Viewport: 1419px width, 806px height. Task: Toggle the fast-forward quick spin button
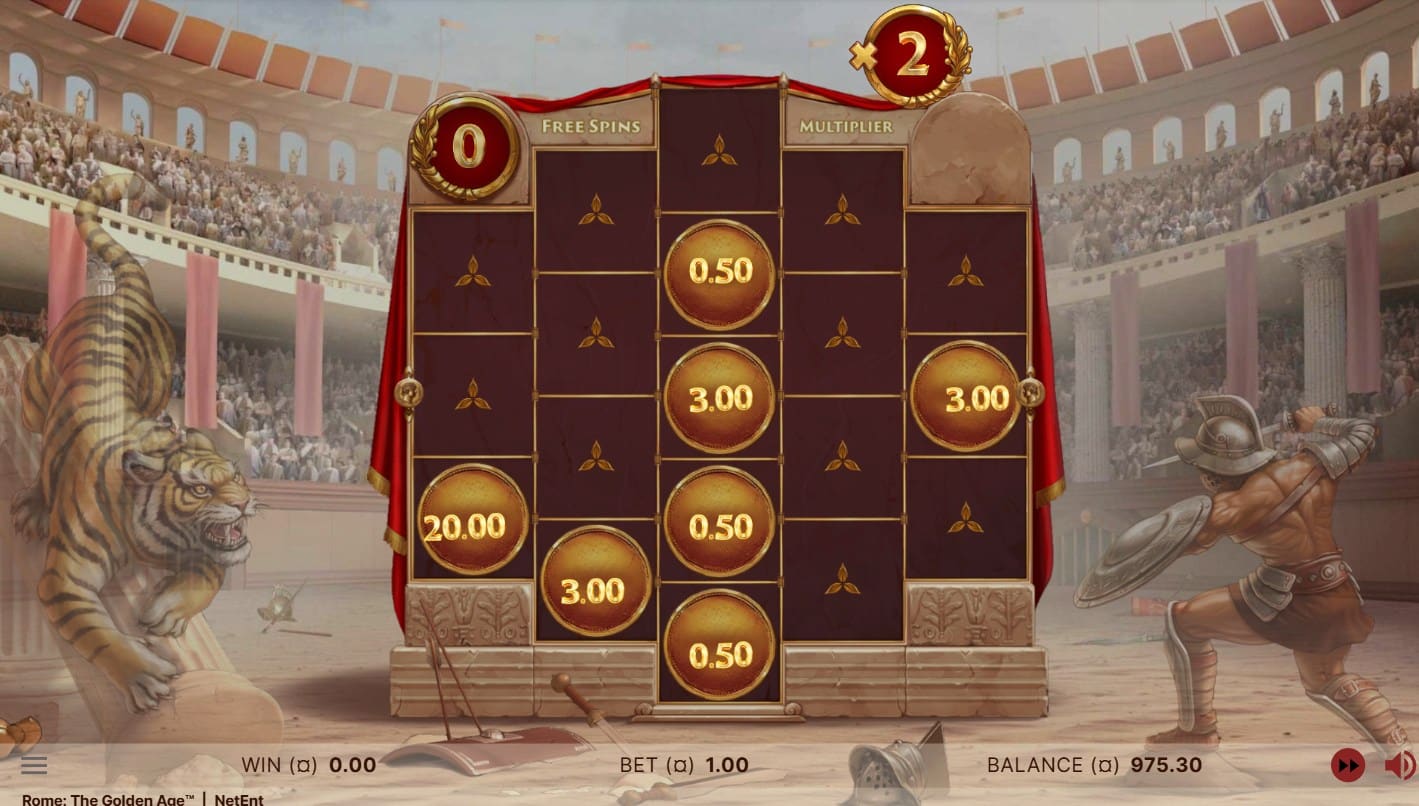point(1348,766)
